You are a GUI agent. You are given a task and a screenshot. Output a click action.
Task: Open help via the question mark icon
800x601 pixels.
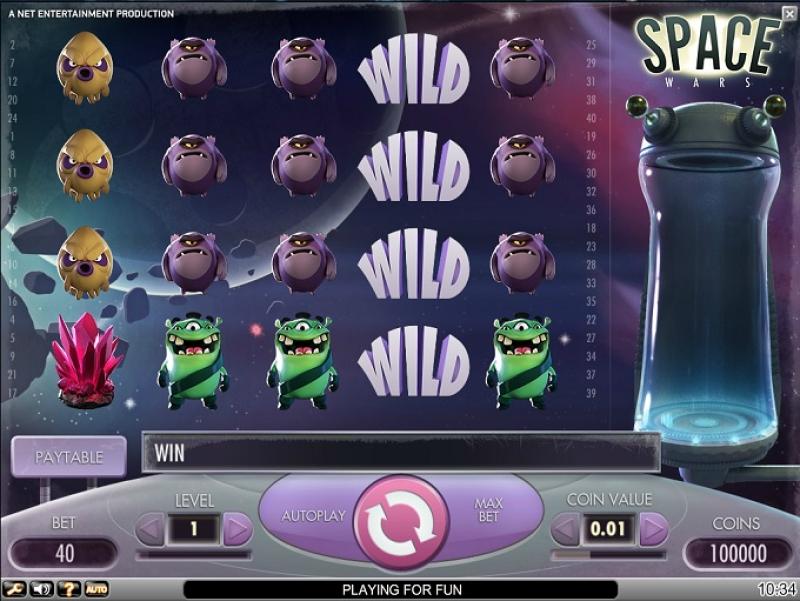[69, 590]
